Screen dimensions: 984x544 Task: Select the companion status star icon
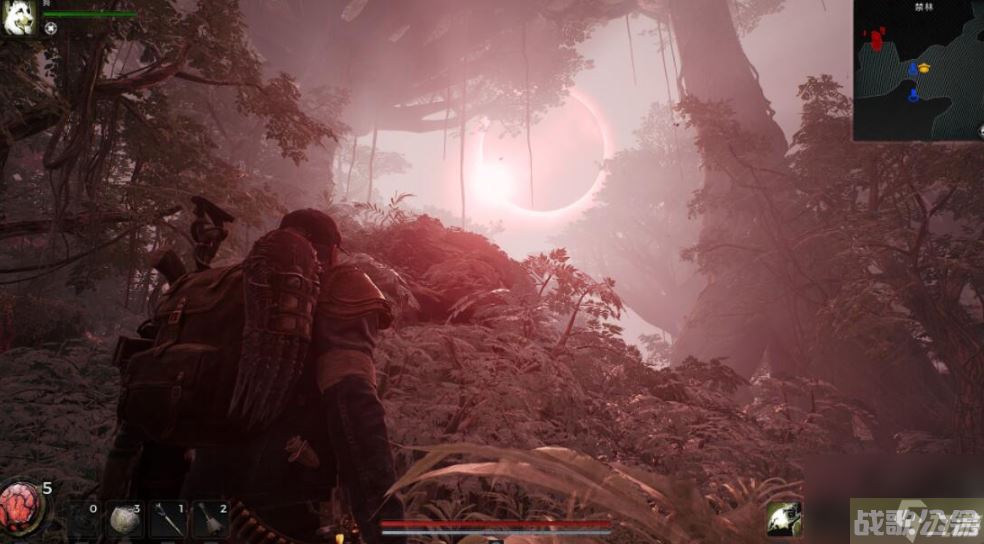pyautogui.click(x=50, y=29)
